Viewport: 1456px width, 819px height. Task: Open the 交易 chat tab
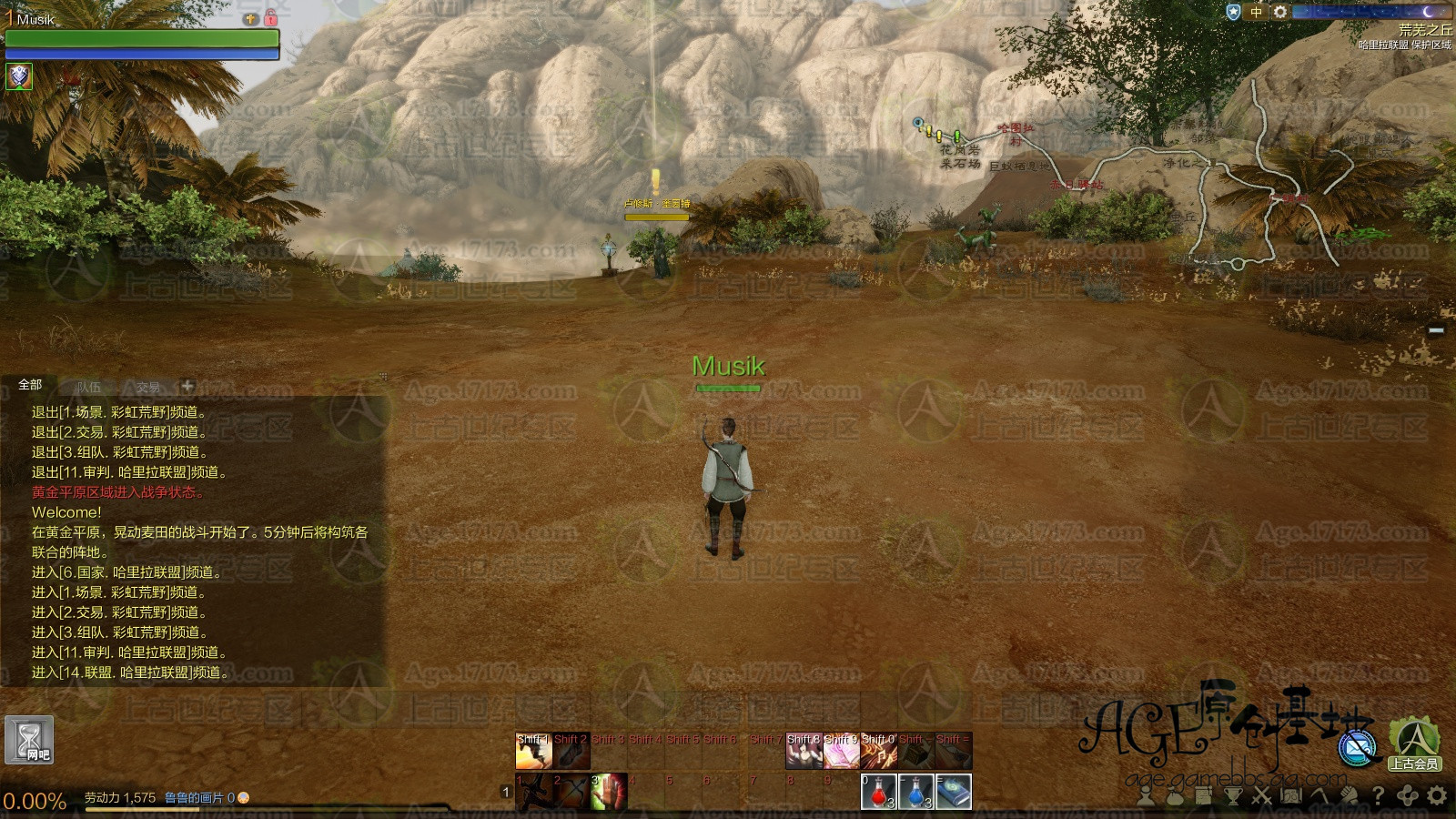(147, 387)
